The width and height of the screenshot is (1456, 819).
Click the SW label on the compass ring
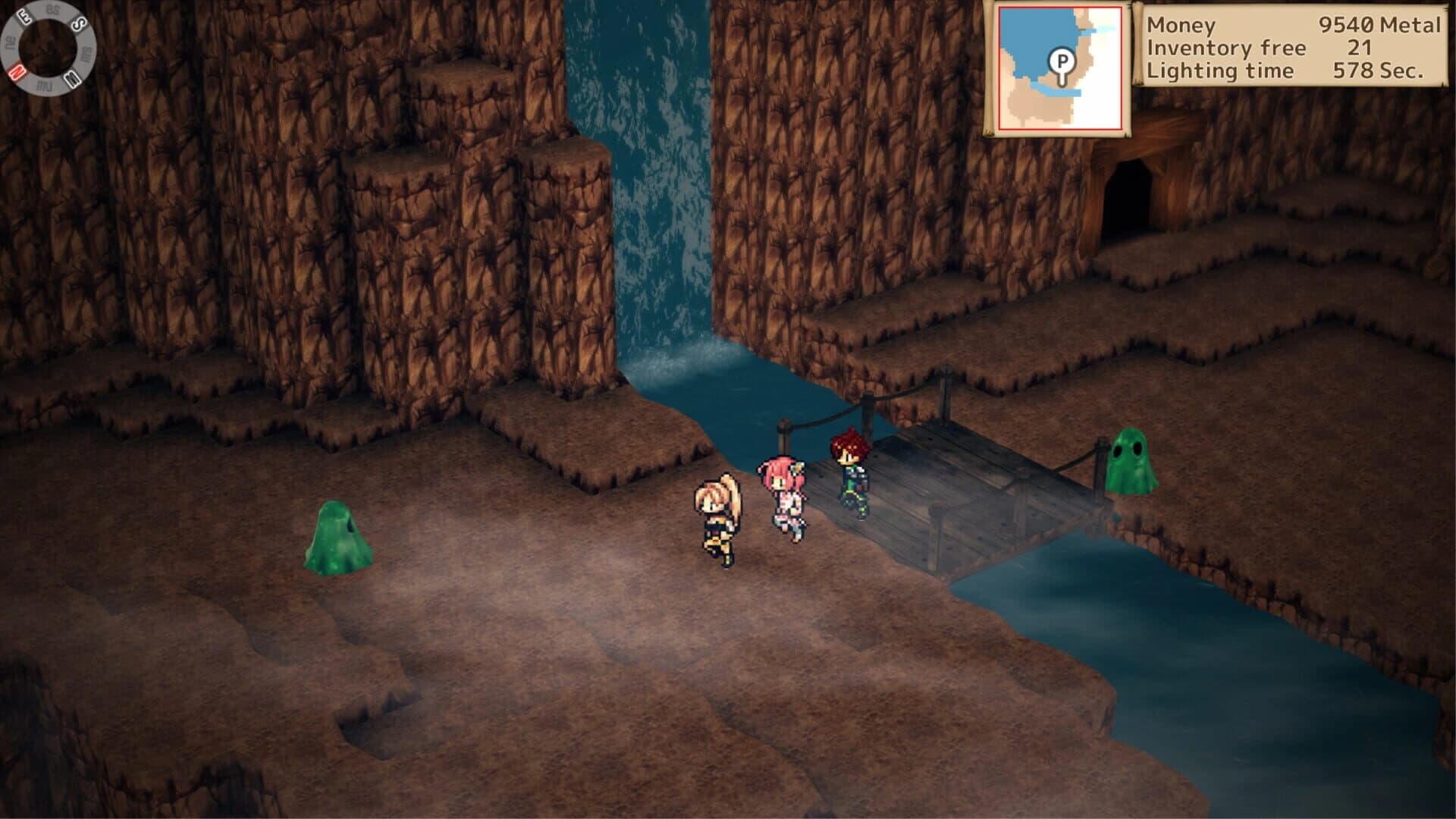[86, 54]
